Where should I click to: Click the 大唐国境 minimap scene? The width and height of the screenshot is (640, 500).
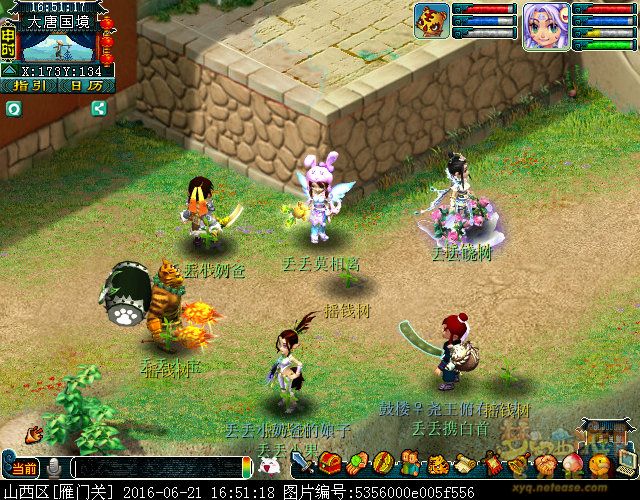pyautogui.click(x=59, y=45)
